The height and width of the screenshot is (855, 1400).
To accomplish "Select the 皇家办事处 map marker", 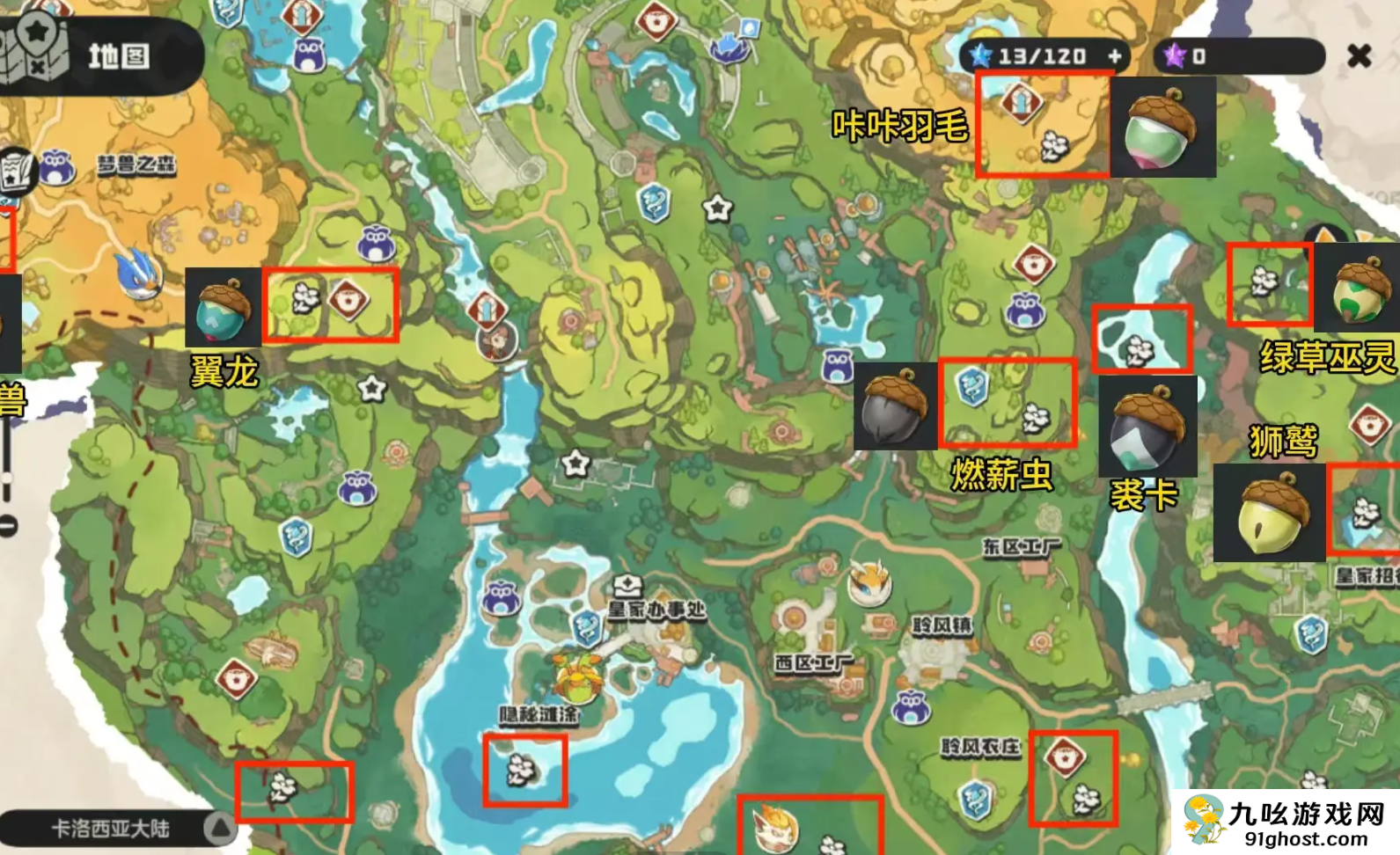I will click(627, 587).
